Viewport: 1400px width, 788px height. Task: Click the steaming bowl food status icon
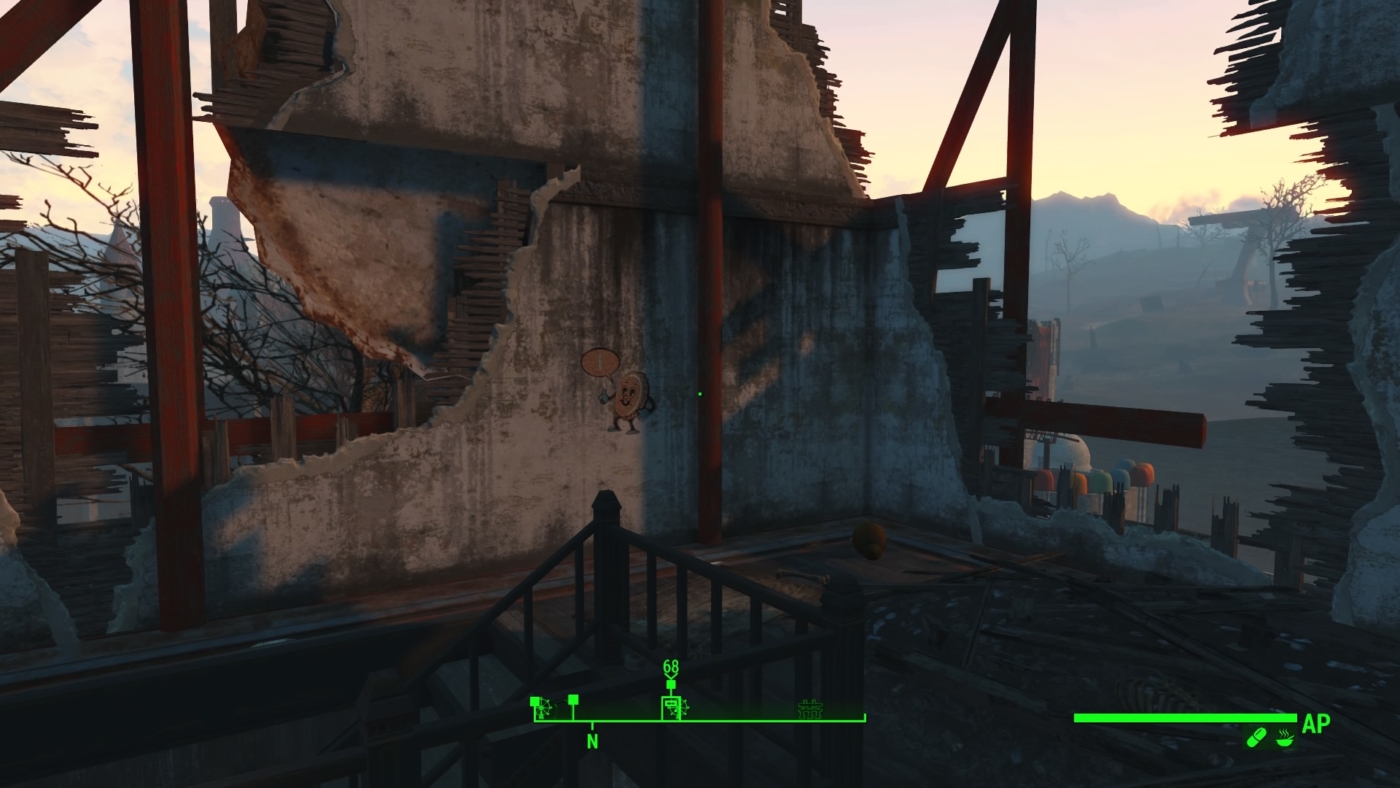tap(1284, 739)
